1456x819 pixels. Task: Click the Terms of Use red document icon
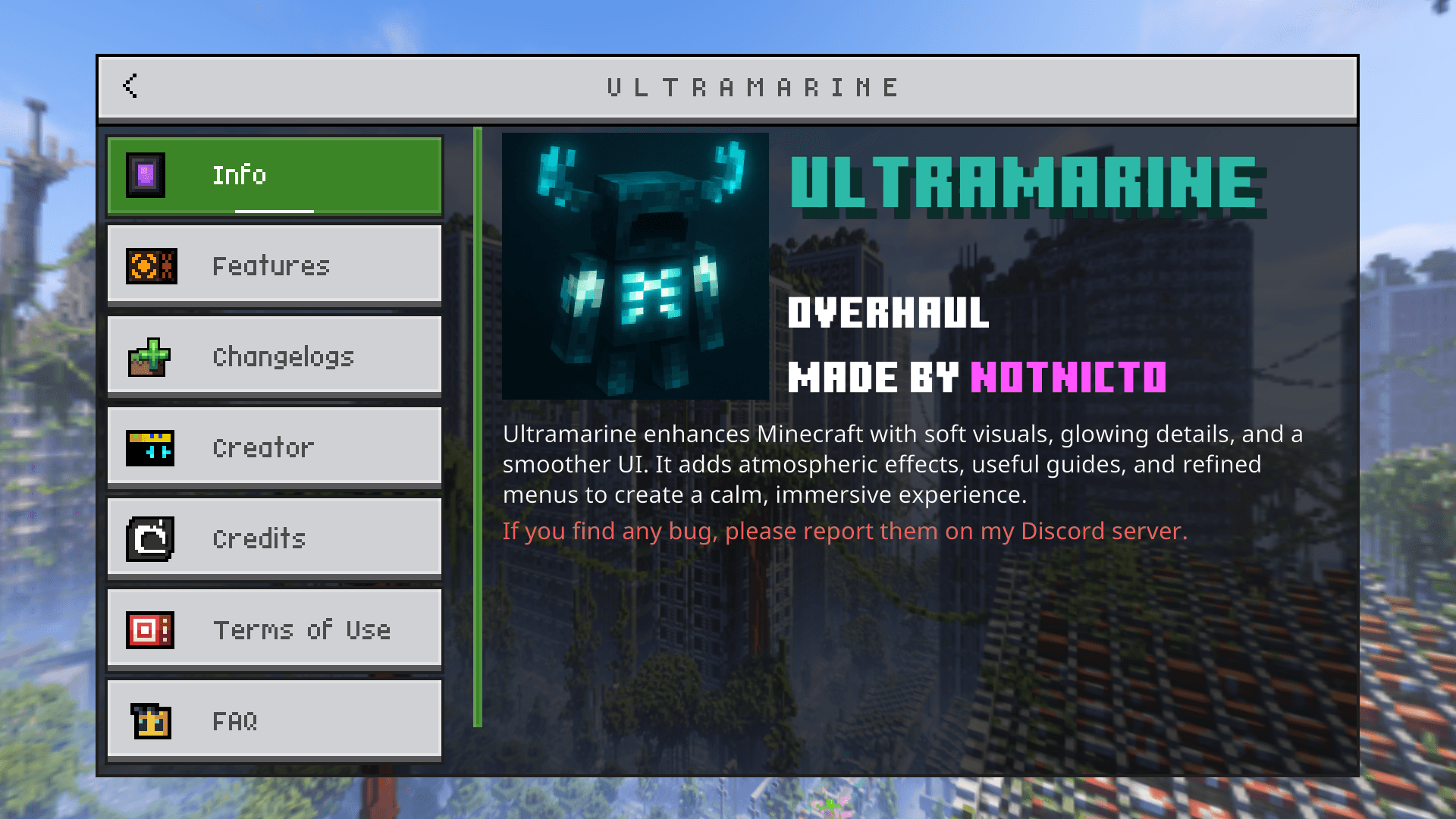coord(149,629)
